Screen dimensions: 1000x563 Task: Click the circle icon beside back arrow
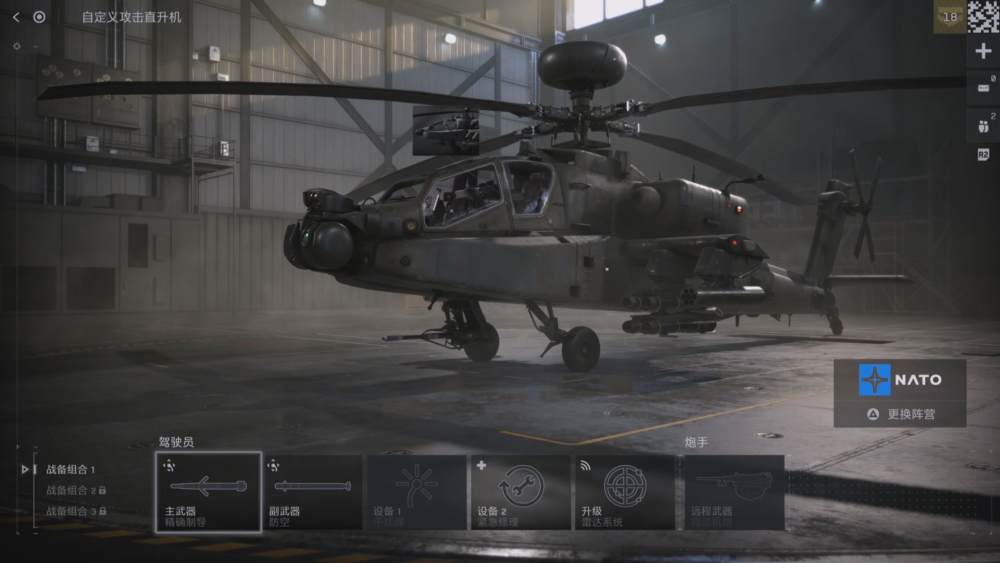pyautogui.click(x=39, y=17)
